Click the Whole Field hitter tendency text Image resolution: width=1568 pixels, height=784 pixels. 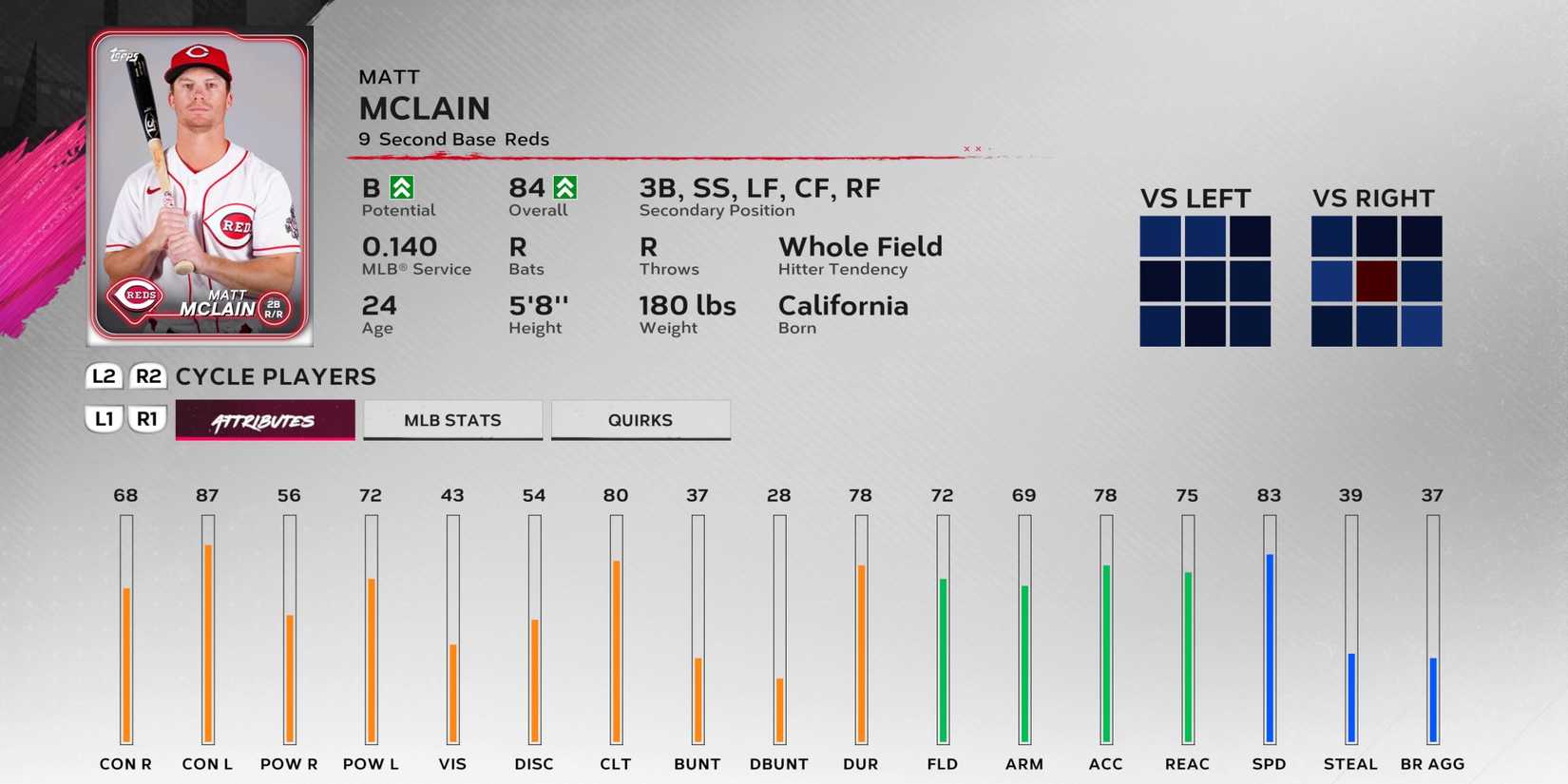(x=860, y=247)
